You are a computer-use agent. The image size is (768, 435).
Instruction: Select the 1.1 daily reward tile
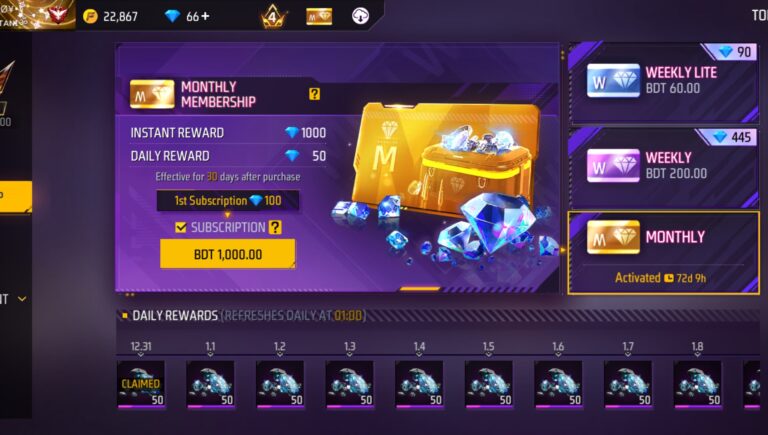pos(210,384)
